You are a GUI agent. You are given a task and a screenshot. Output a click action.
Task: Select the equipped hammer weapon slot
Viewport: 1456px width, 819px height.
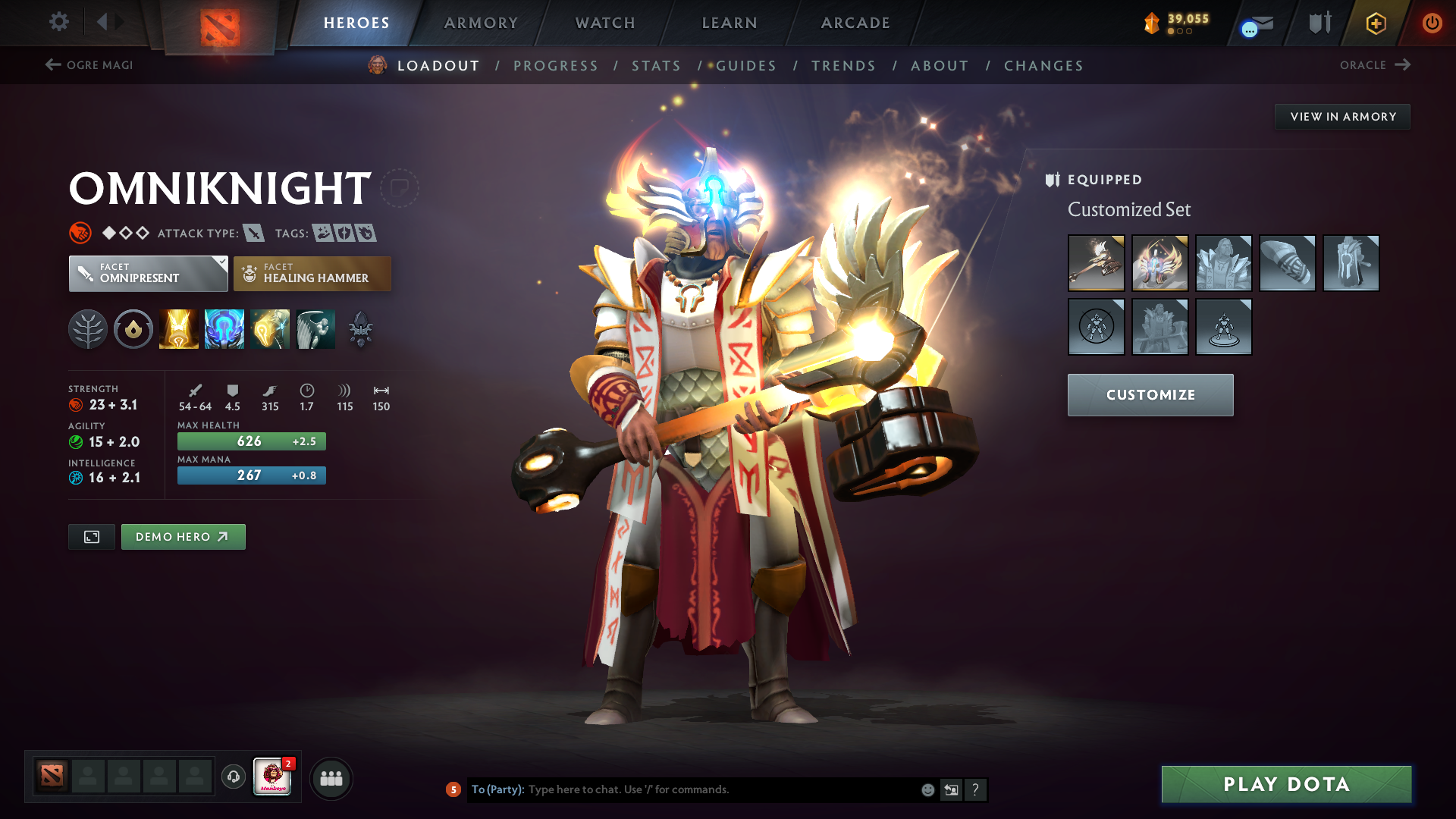pyautogui.click(x=1096, y=263)
